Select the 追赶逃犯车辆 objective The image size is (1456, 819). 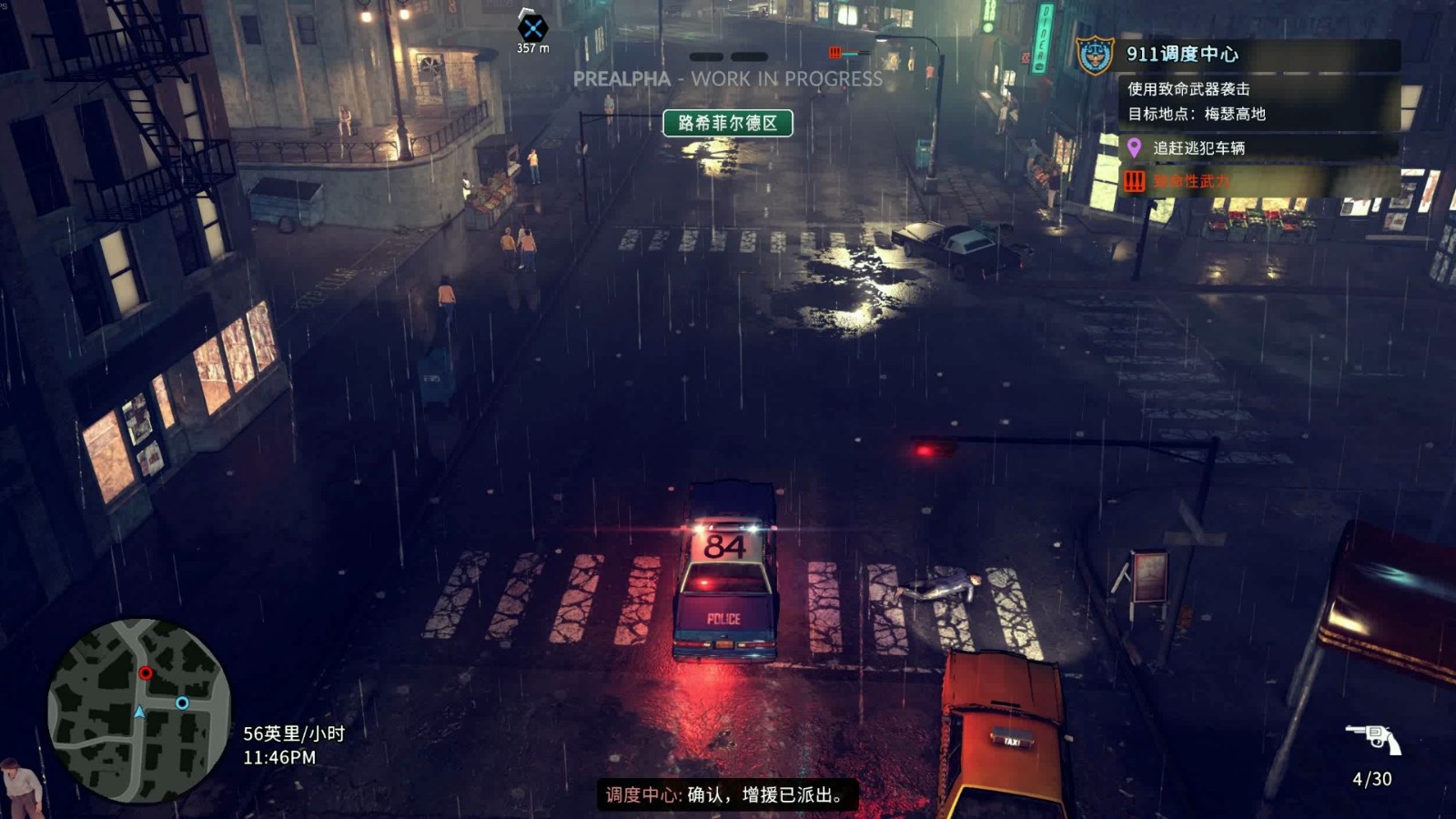1198,147
